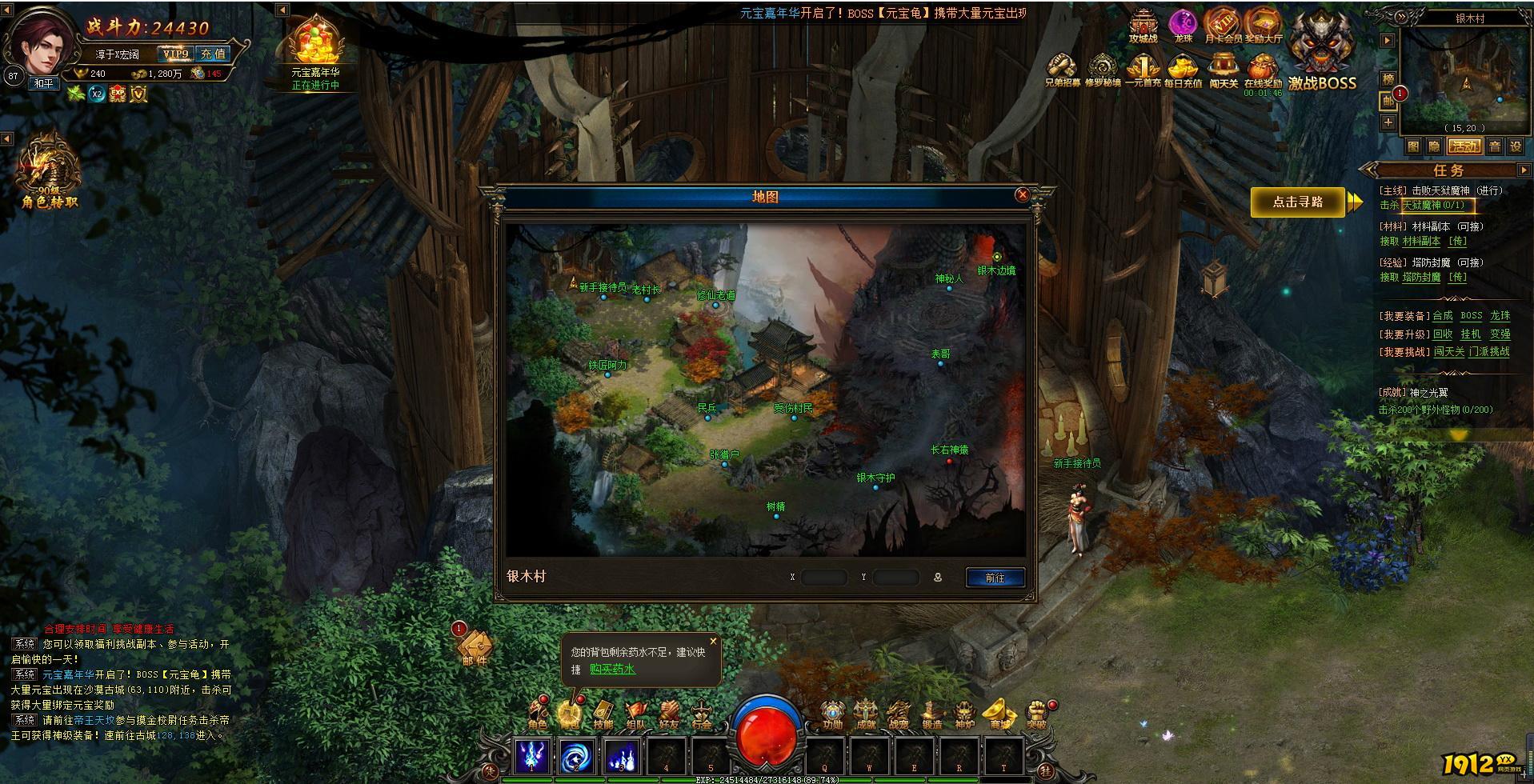This screenshot has width=1534, height=784.
Task: Open the 技能 skills menu
Action: (603, 714)
